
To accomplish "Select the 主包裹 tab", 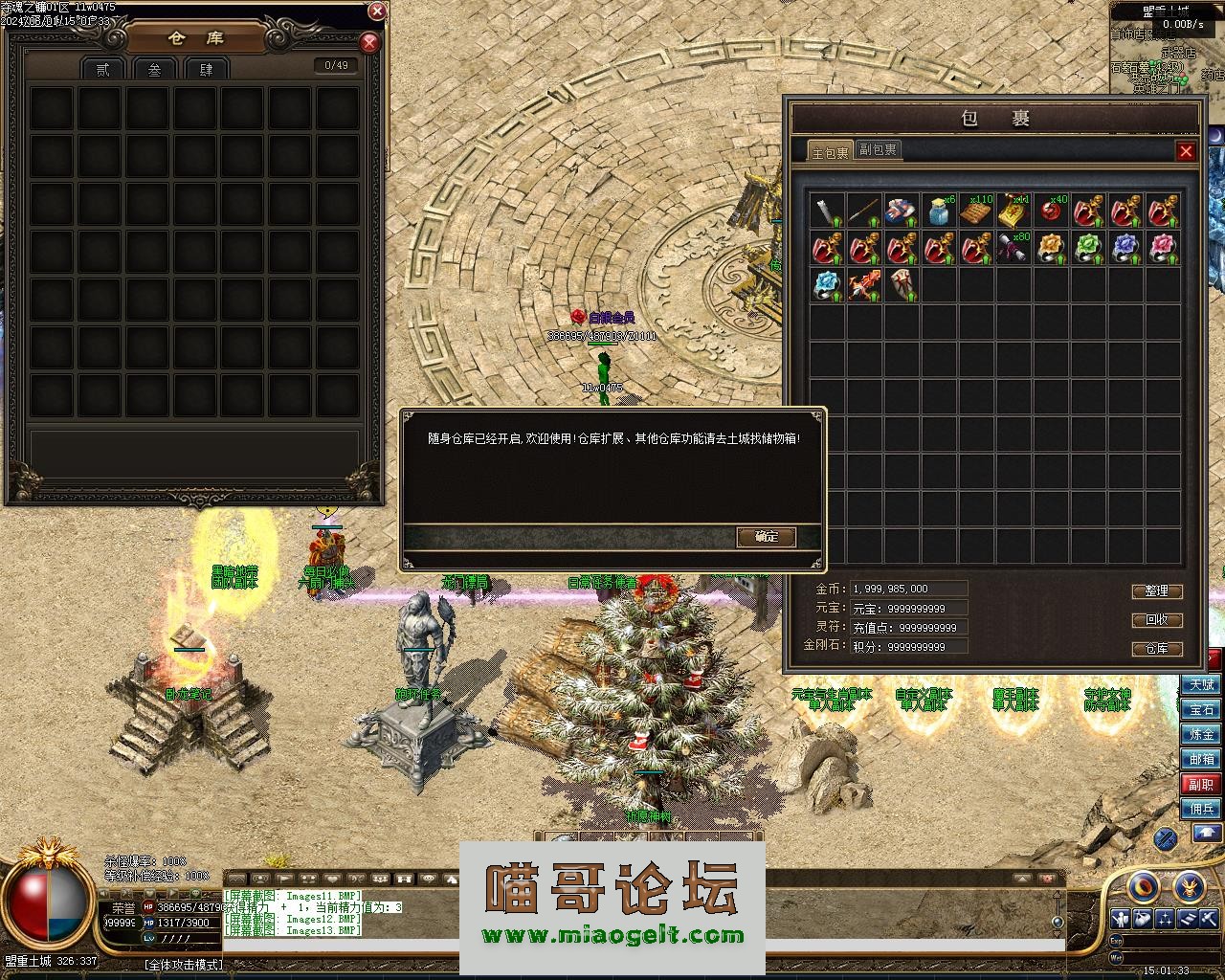I will [830, 152].
